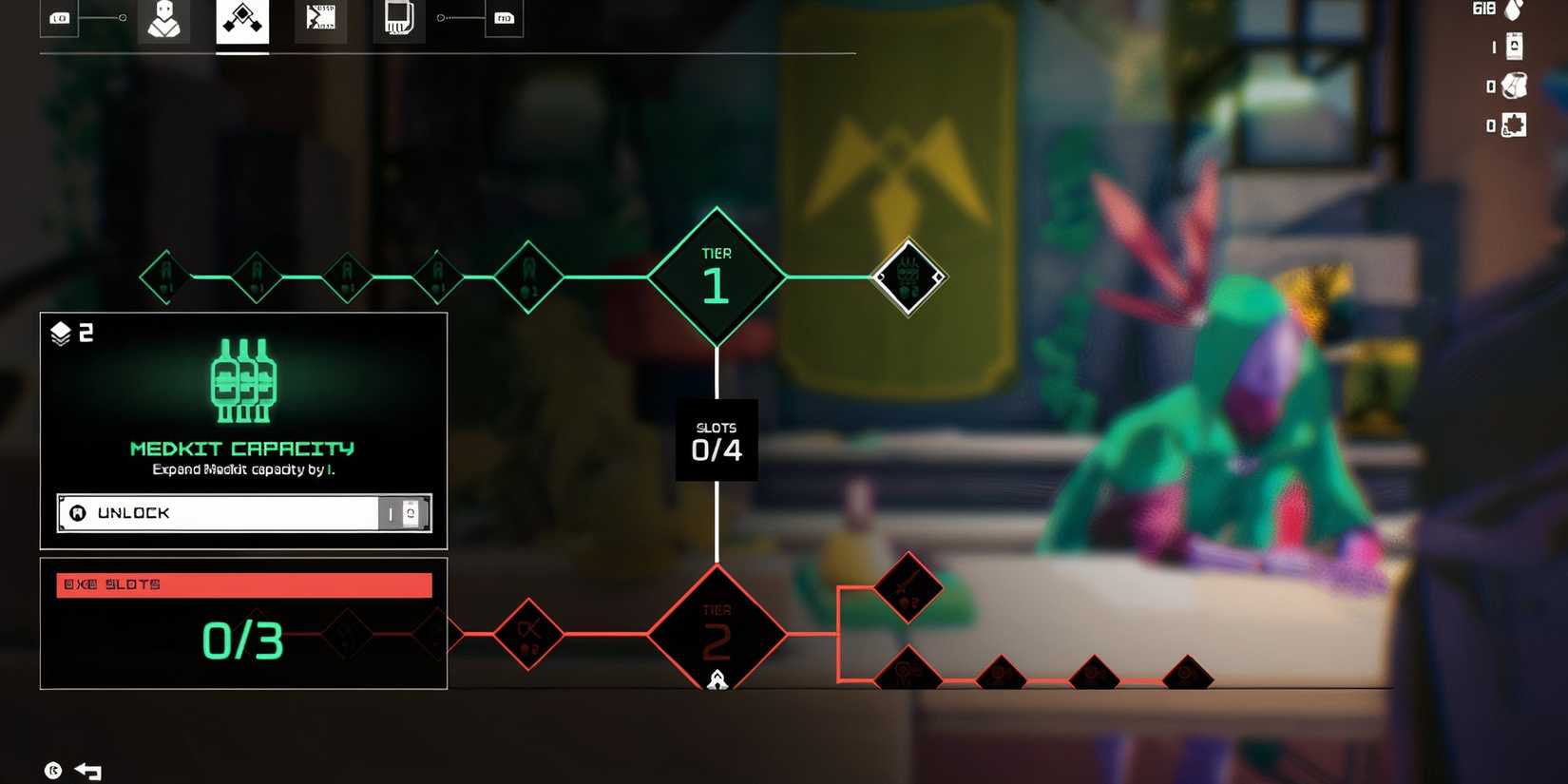Select the TIER 1 diamond node
Image resolution: width=1568 pixels, height=784 pixels.
717,276
